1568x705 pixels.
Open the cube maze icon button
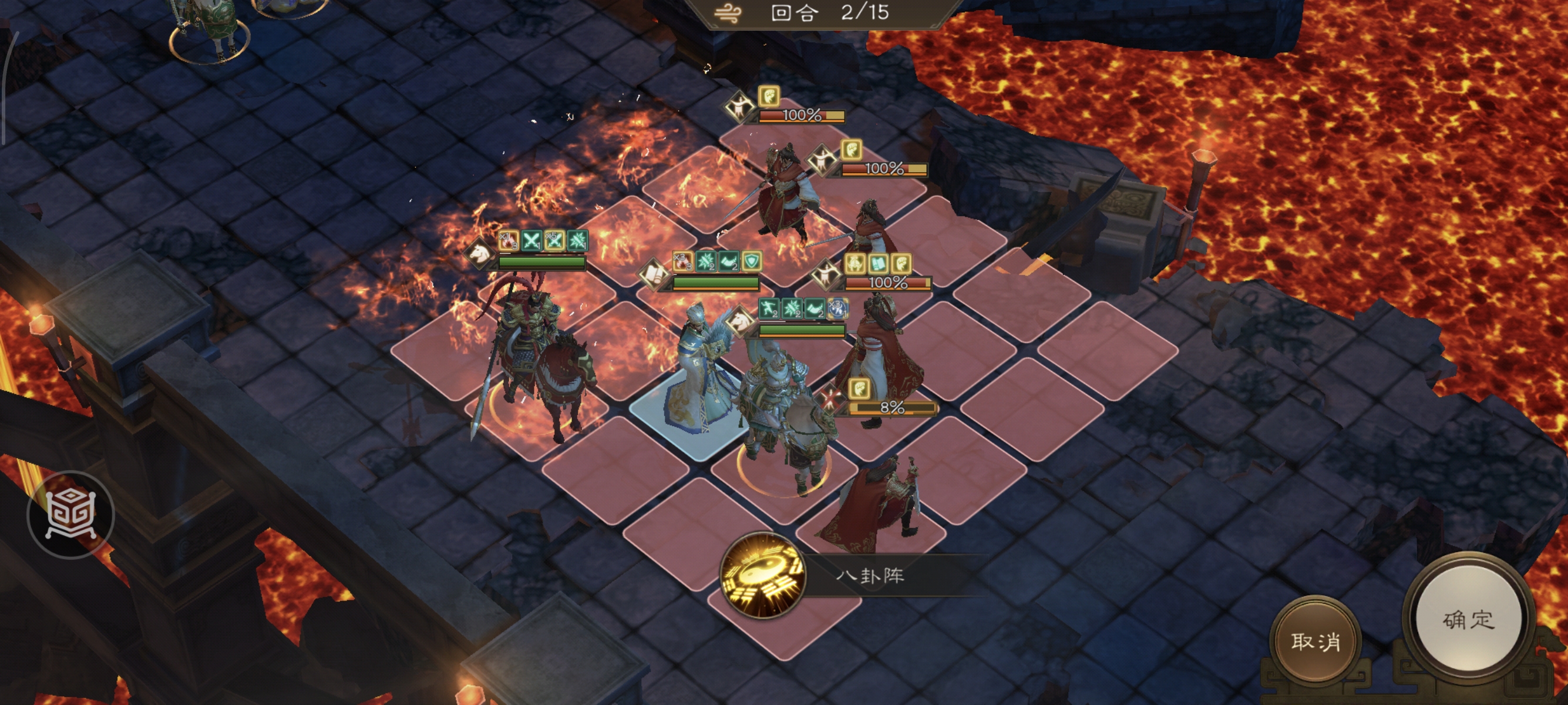[70, 515]
